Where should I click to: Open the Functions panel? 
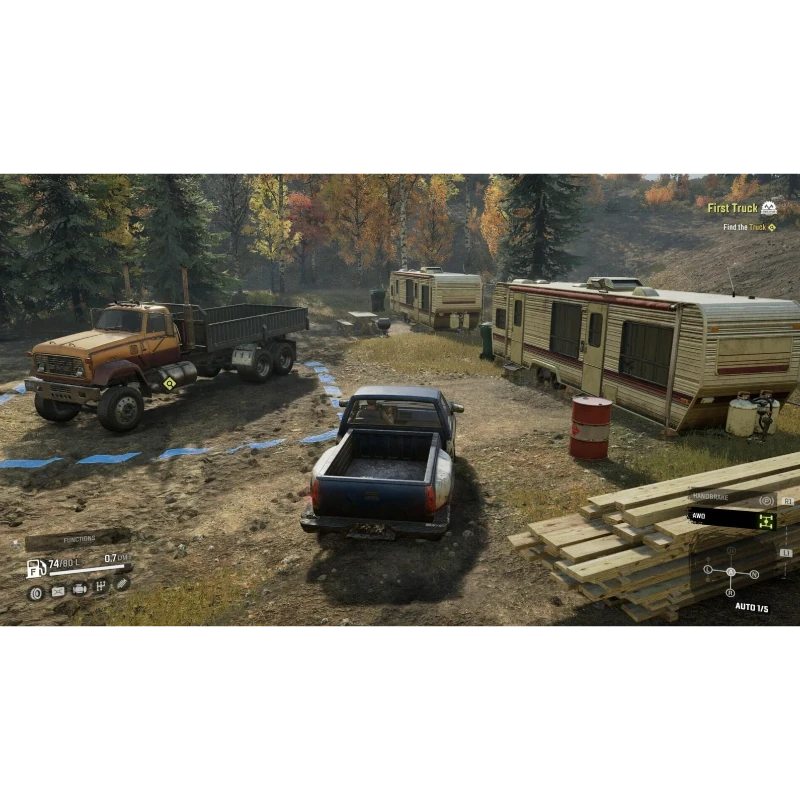79,539
